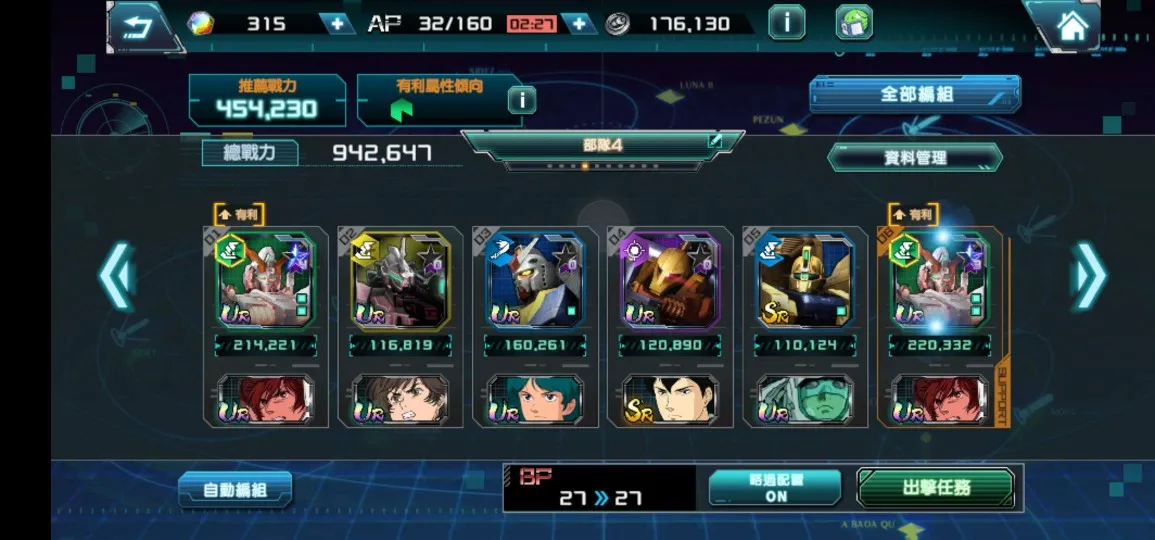This screenshot has height=540, width=1155.
Task: Open the home screen via house icon
Action: tap(1071, 26)
